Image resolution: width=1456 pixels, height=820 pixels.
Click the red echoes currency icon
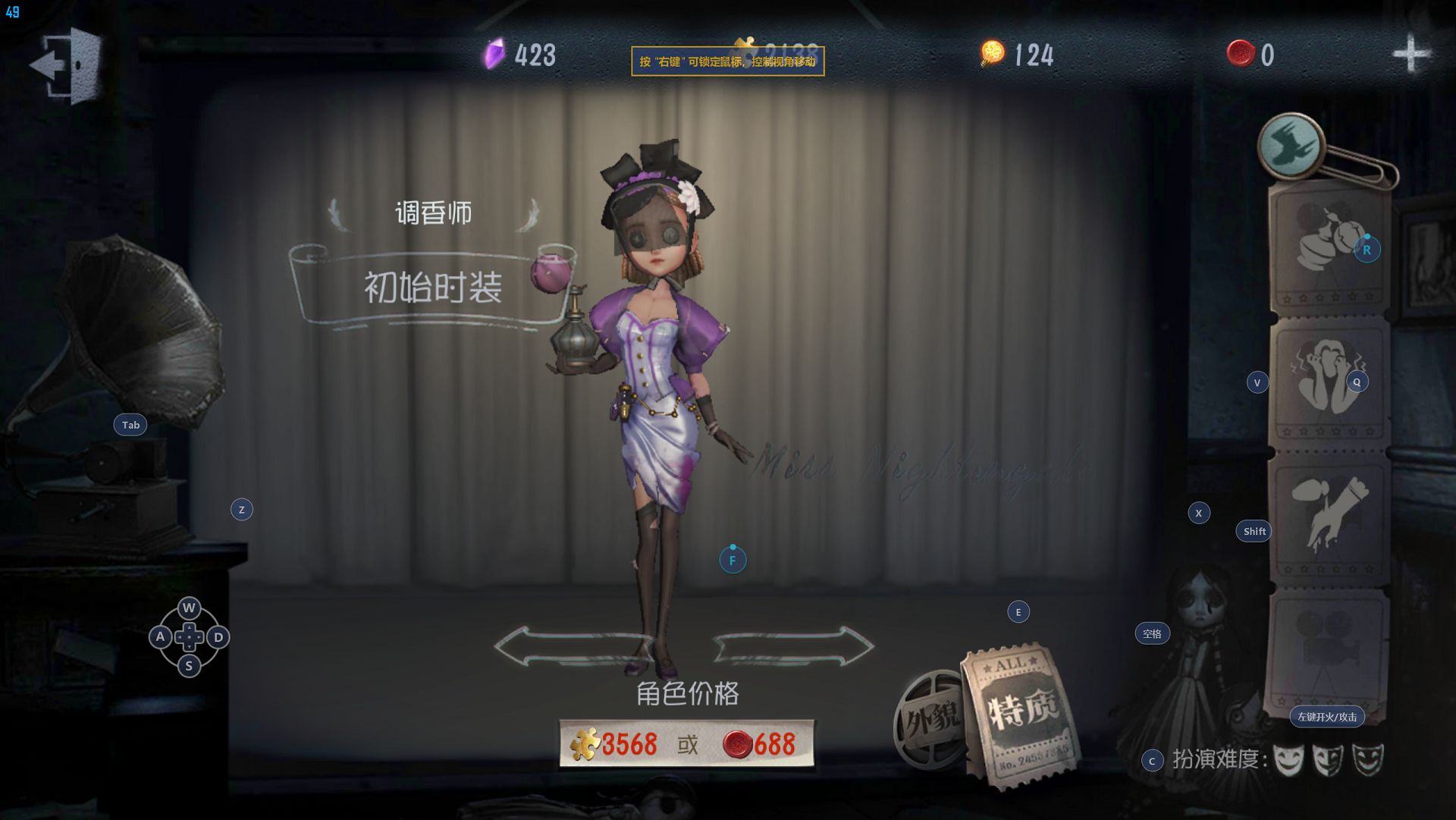(1241, 53)
